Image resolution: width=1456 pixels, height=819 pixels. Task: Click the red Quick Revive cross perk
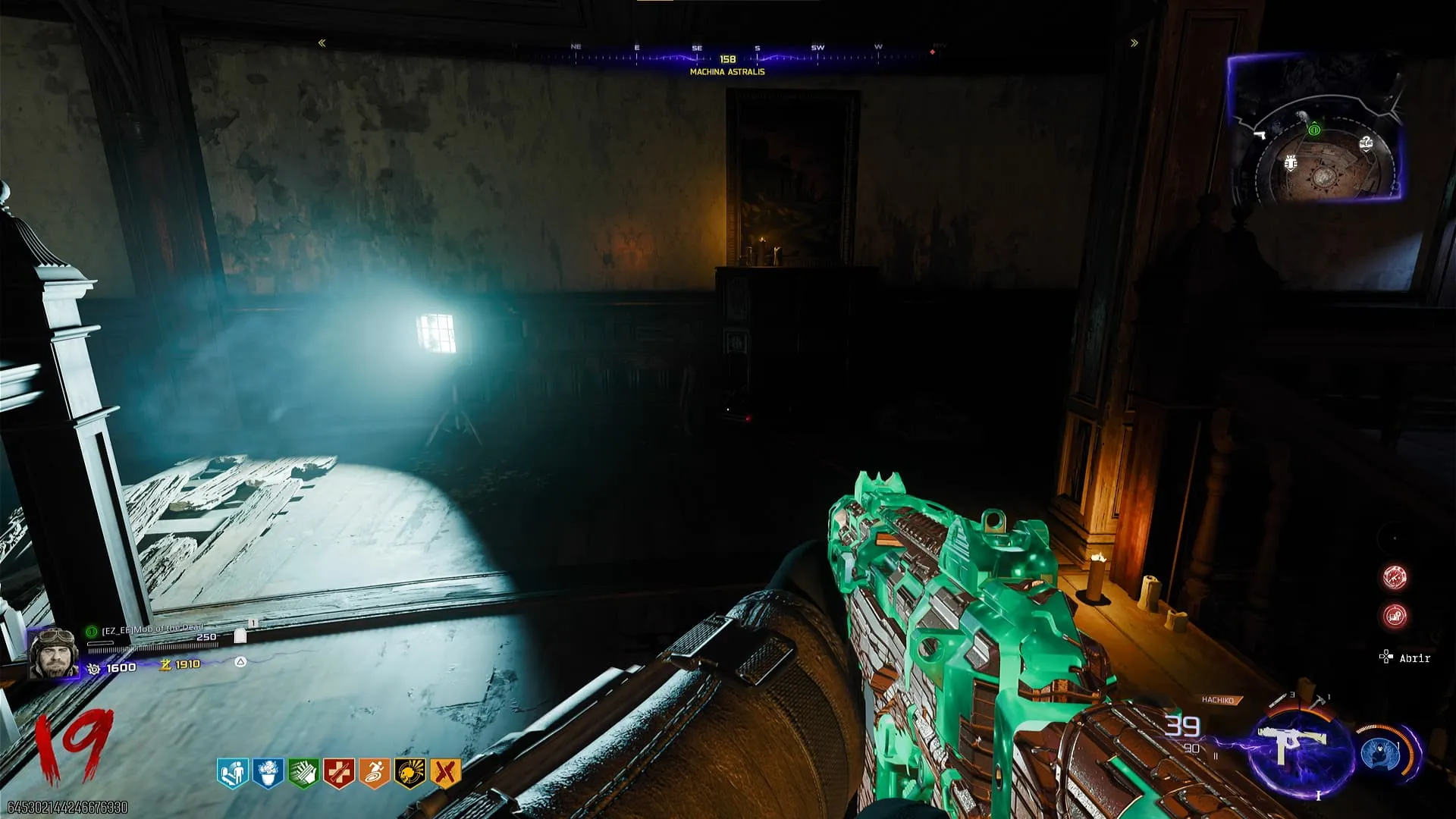[x=338, y=773]
